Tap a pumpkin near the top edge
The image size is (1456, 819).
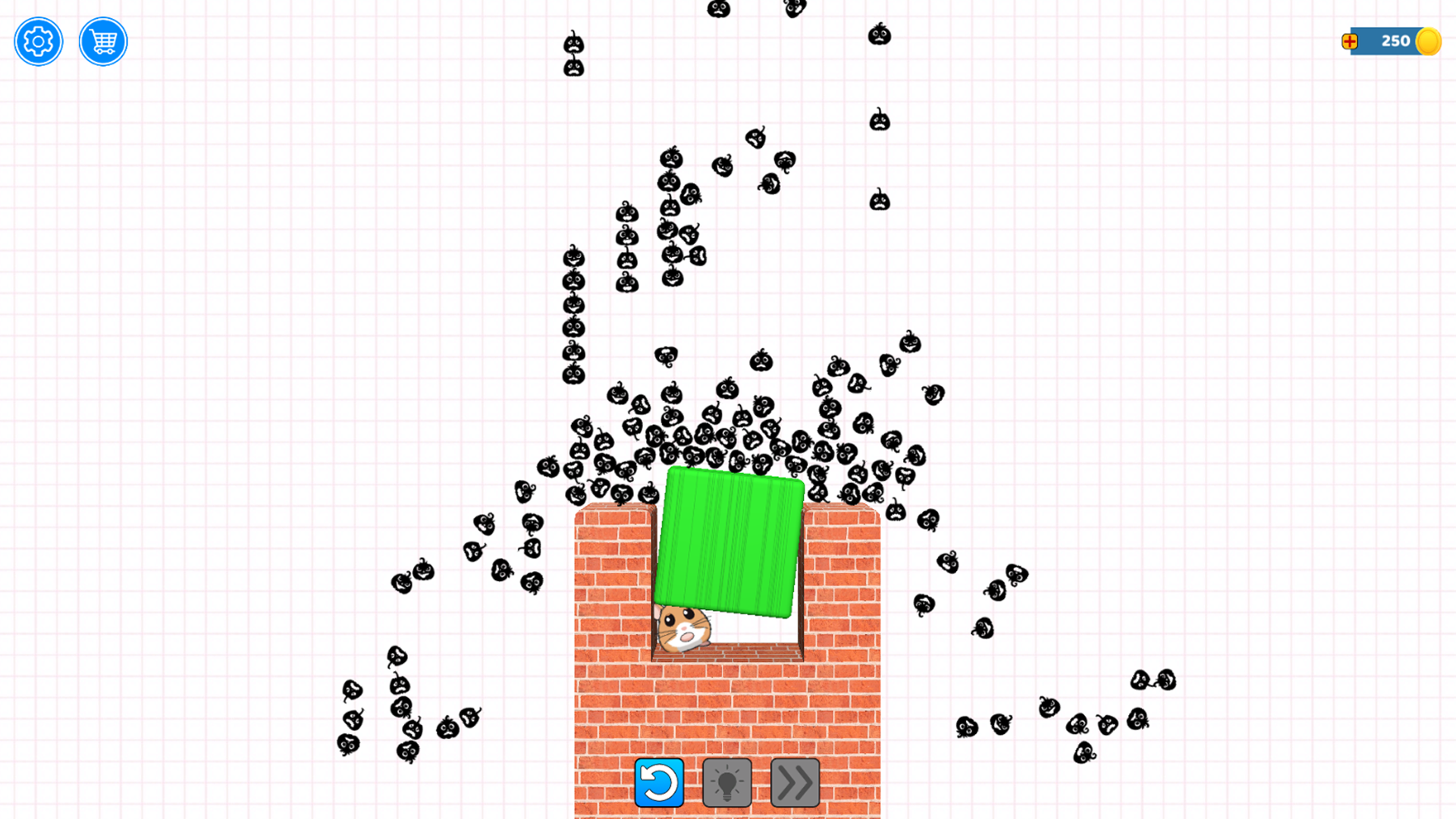point(718,9)
